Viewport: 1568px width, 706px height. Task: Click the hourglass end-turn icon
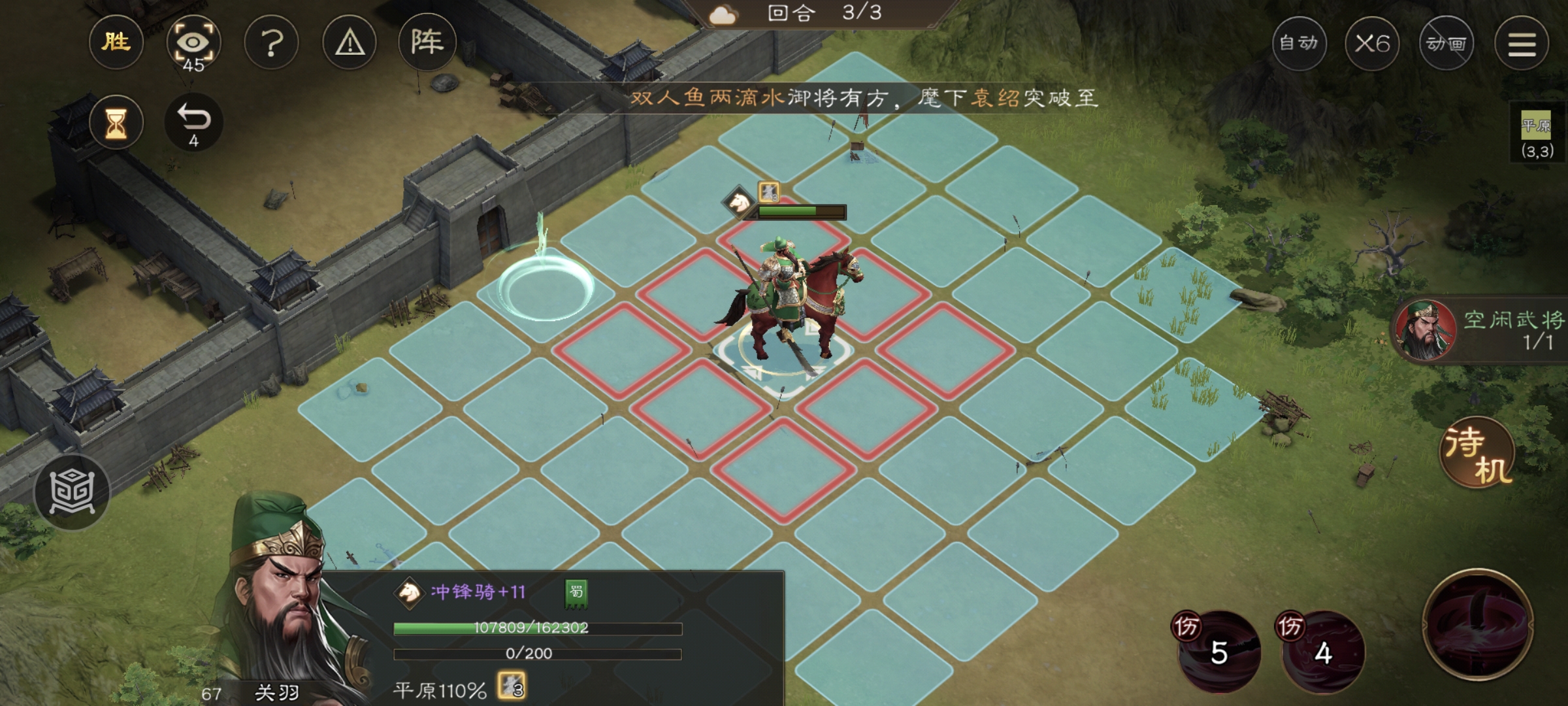click(x=116, y=122)
